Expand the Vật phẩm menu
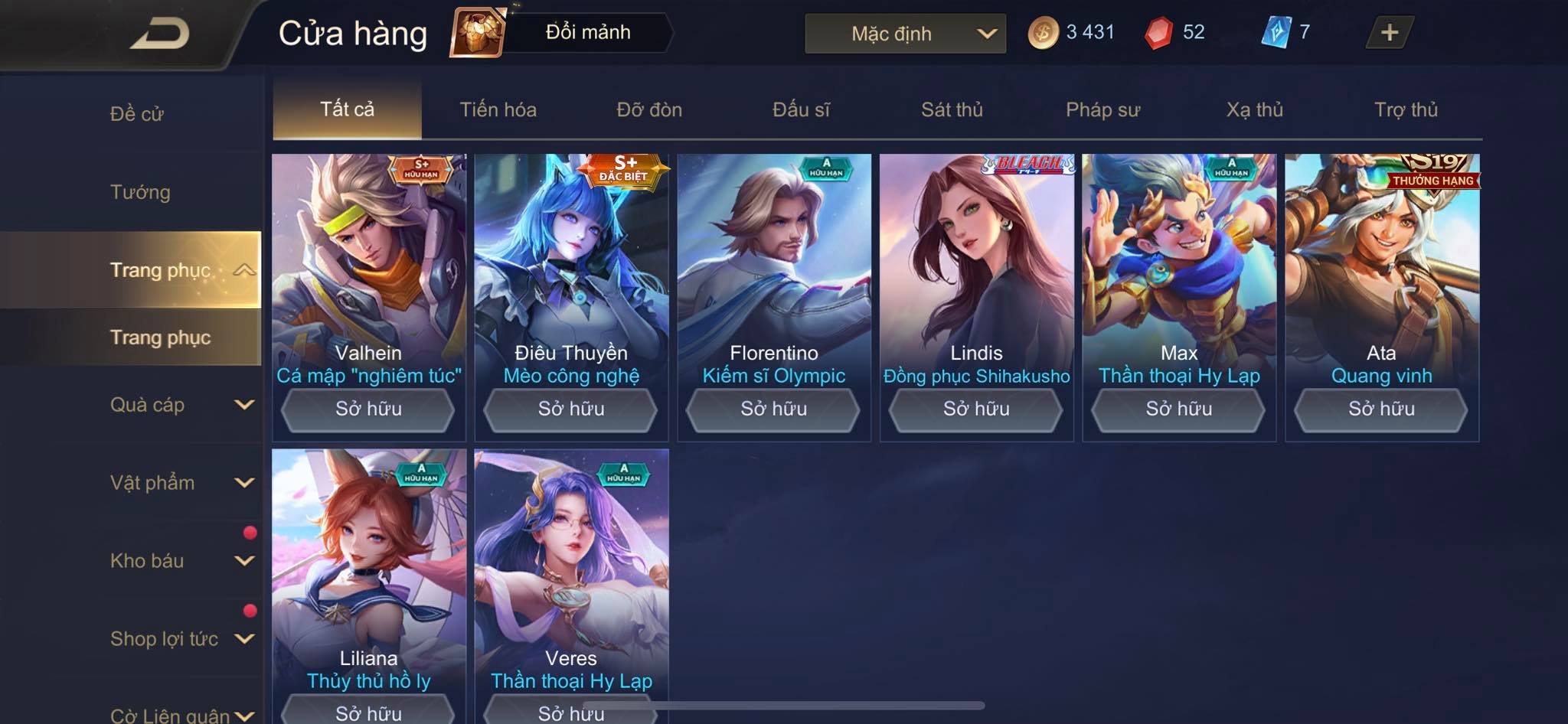Image resolution: width=1568 pixels, height=724 pixels. coord(181,483)
